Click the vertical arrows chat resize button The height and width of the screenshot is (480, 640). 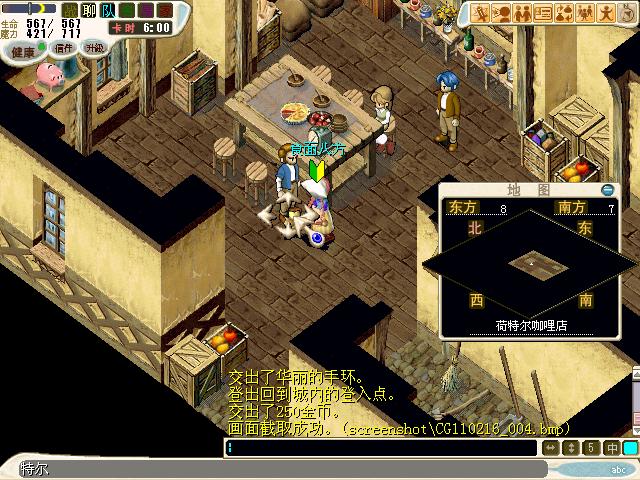(x=572, y=448)
